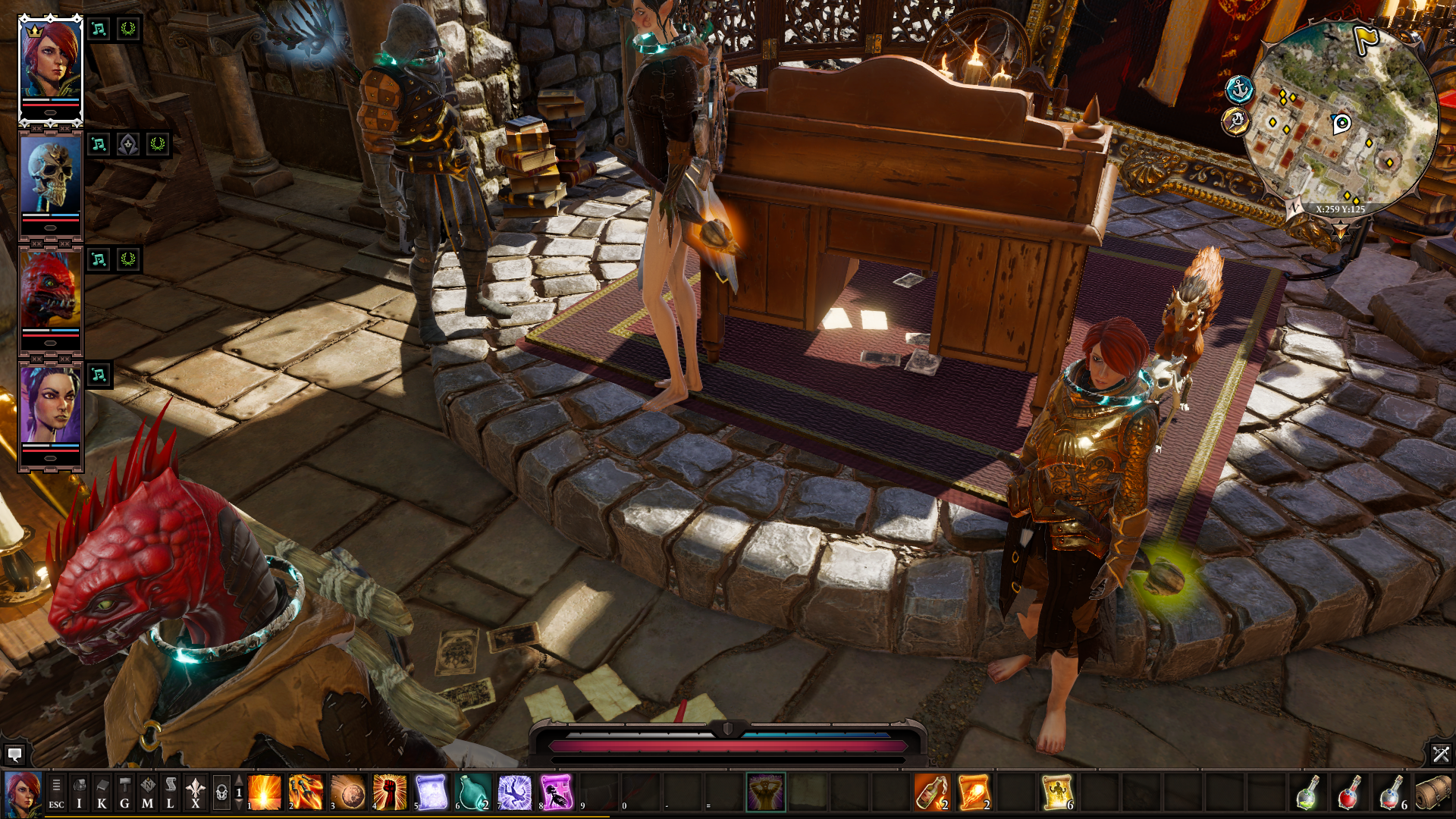Drink the red health potion
The width and height of the screenshot is (1456, 819).
pos(1348,793)
